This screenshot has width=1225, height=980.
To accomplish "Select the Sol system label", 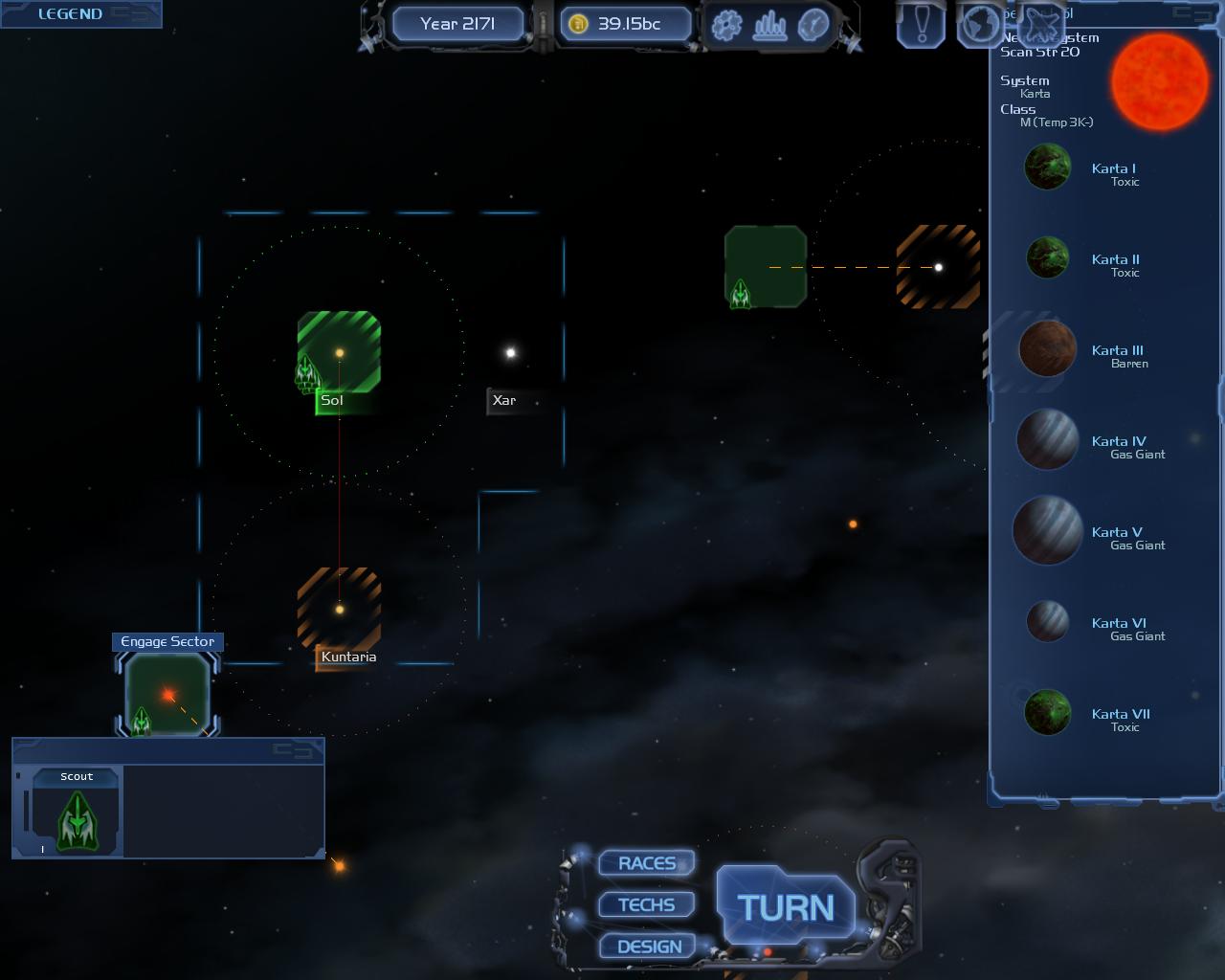I will tap(332, 401).
